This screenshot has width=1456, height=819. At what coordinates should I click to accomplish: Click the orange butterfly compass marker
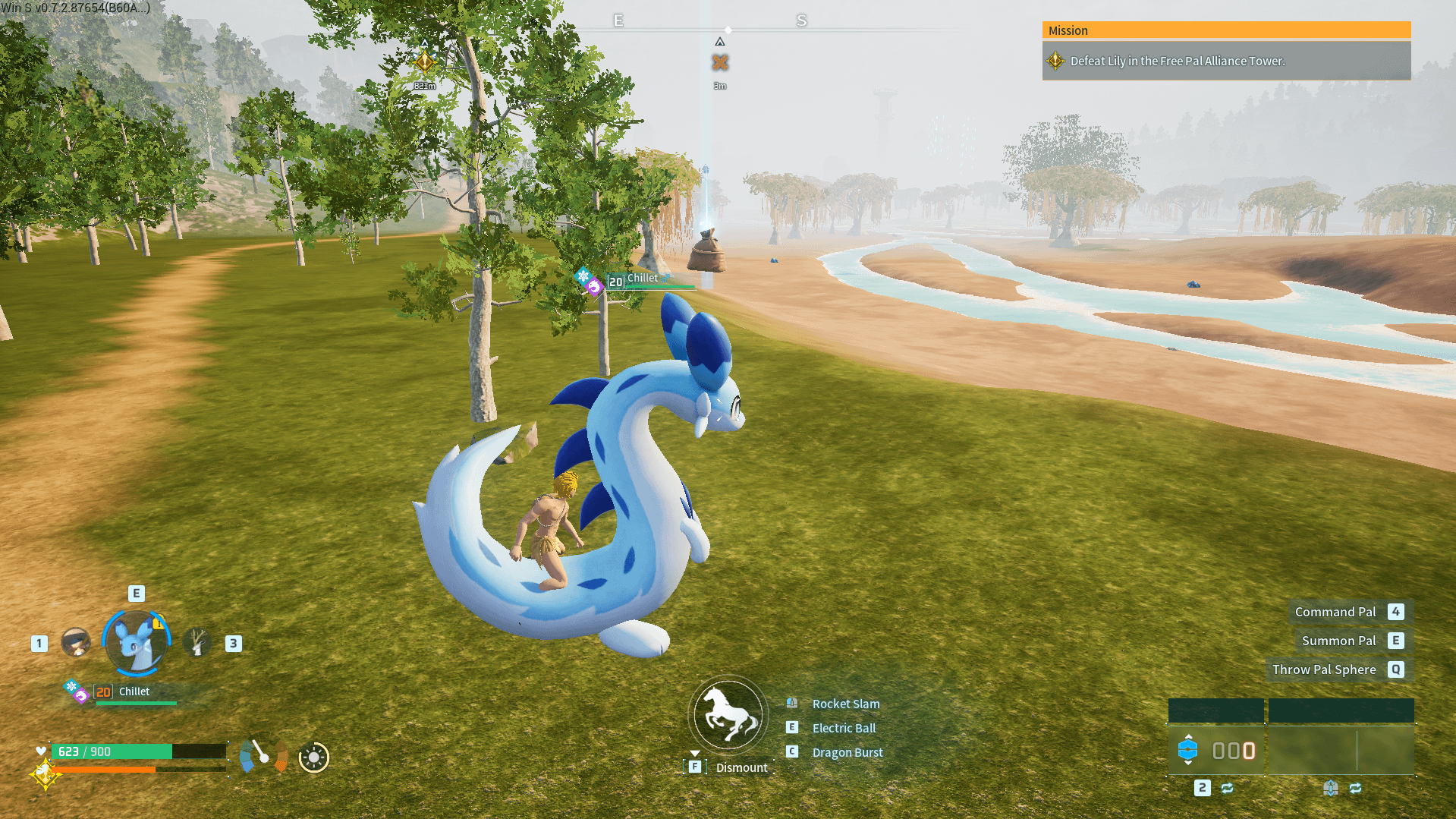(720, 62)
